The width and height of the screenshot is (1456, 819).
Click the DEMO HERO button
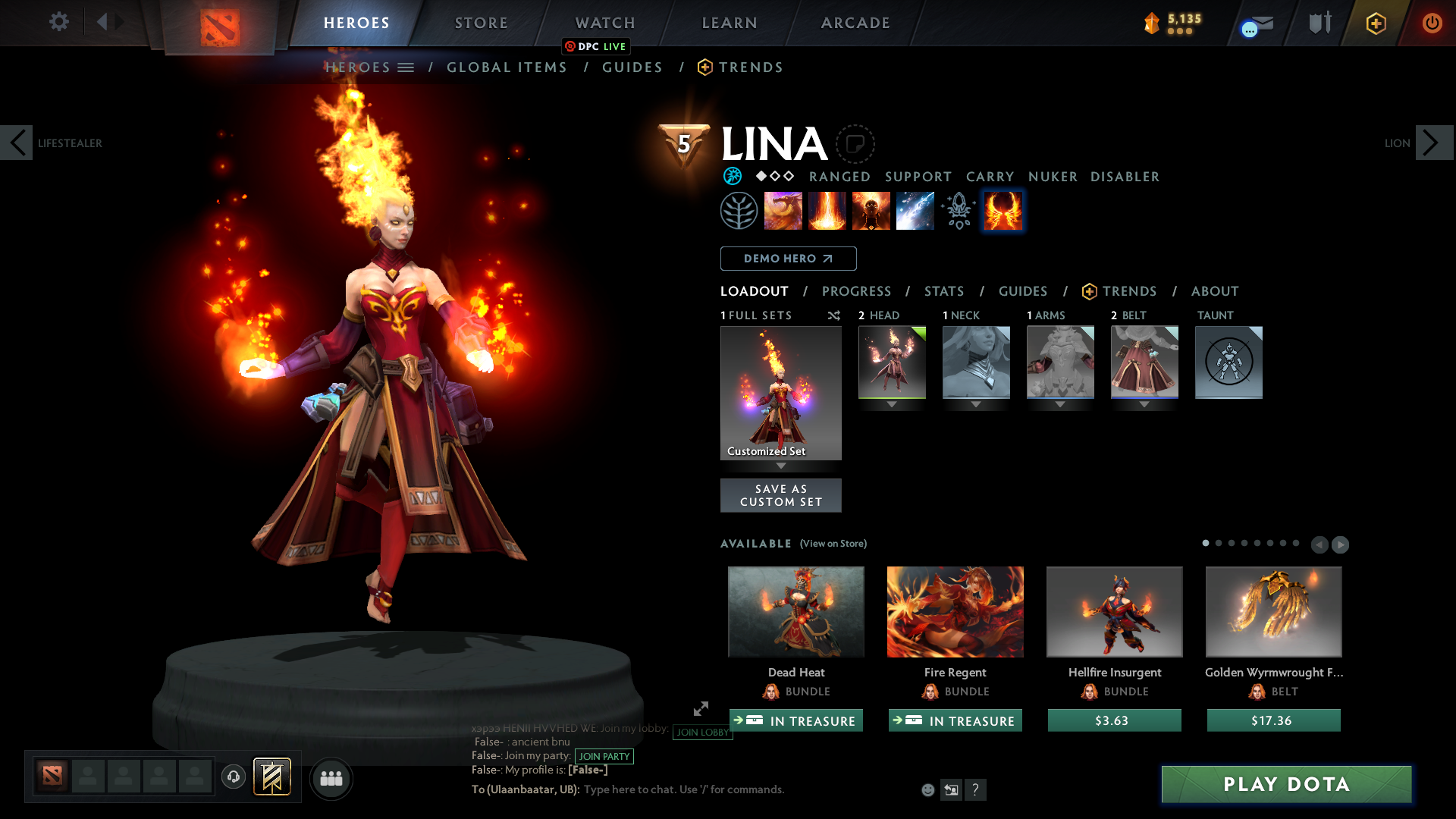point(788,259)
